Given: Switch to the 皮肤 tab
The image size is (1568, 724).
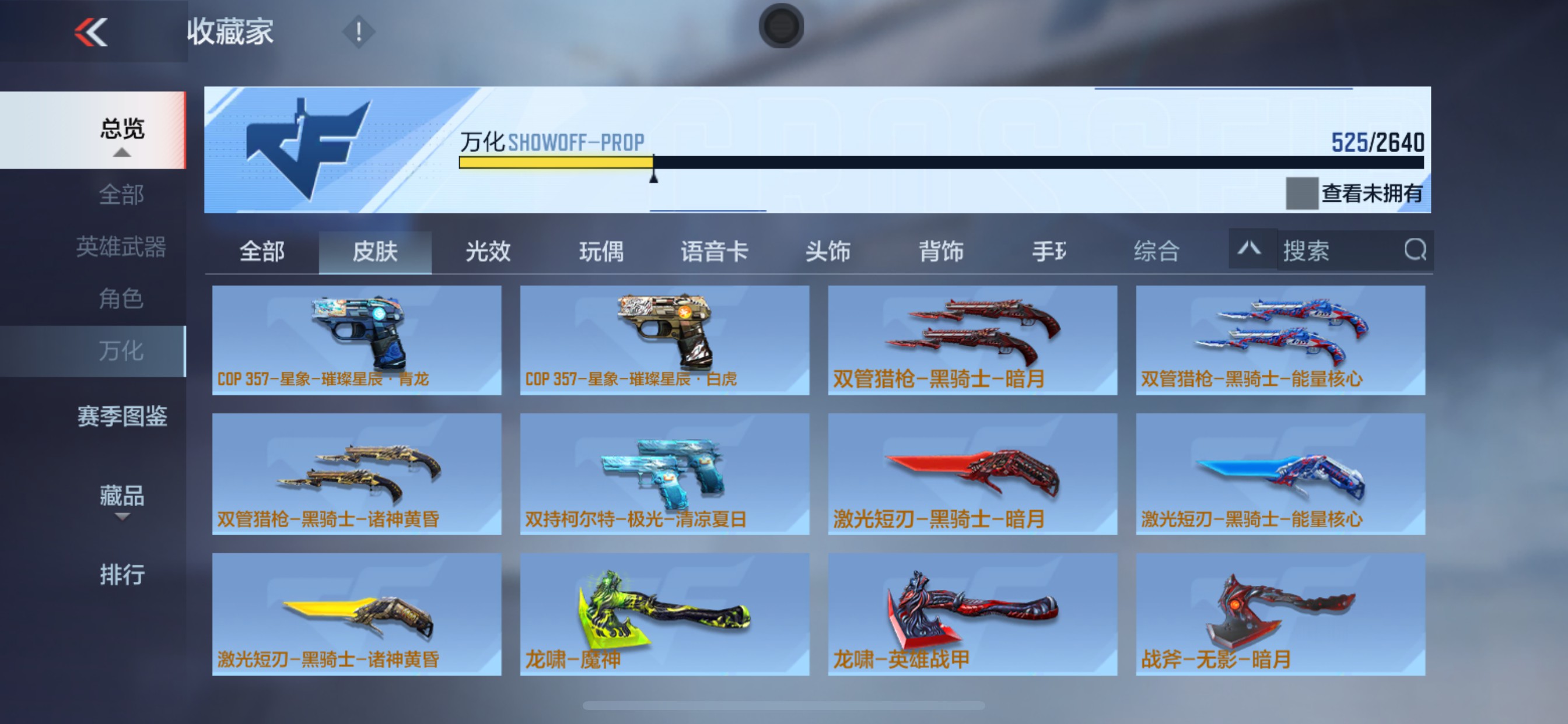Looking at the screenshot, I should (375, 252).
